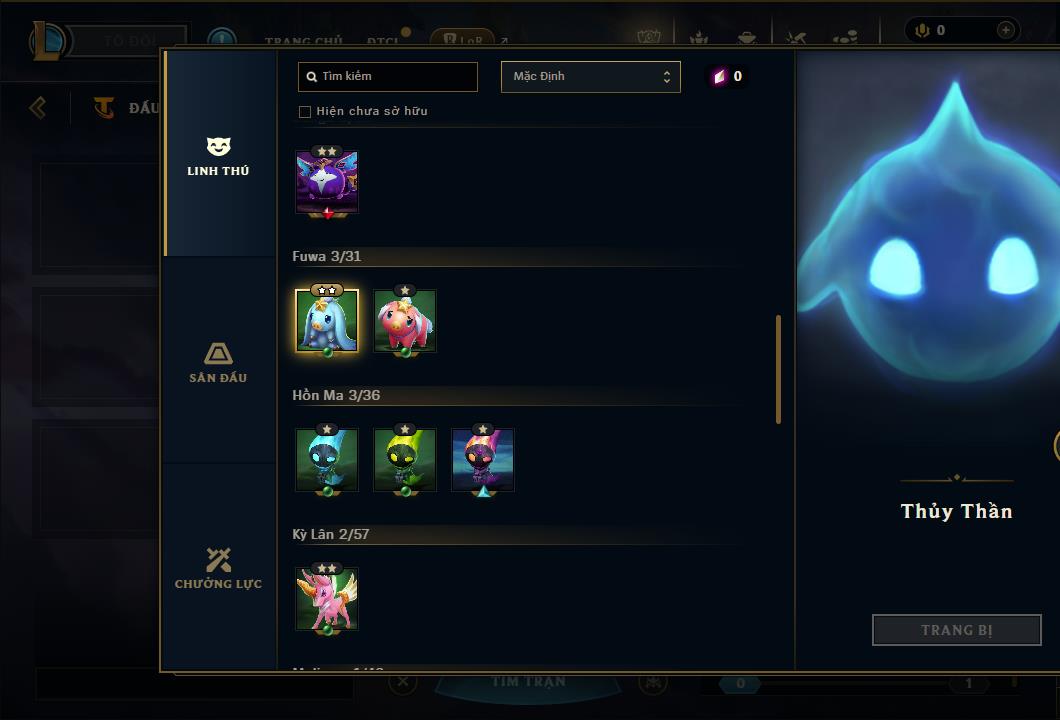Switch to the Linh Thú tab

(218, 157)
